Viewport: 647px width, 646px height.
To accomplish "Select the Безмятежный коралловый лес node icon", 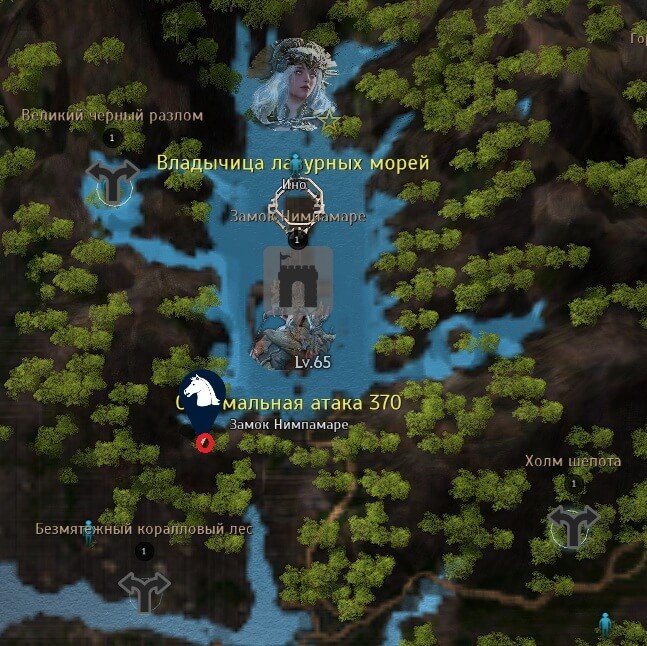I will click(144, 590).
